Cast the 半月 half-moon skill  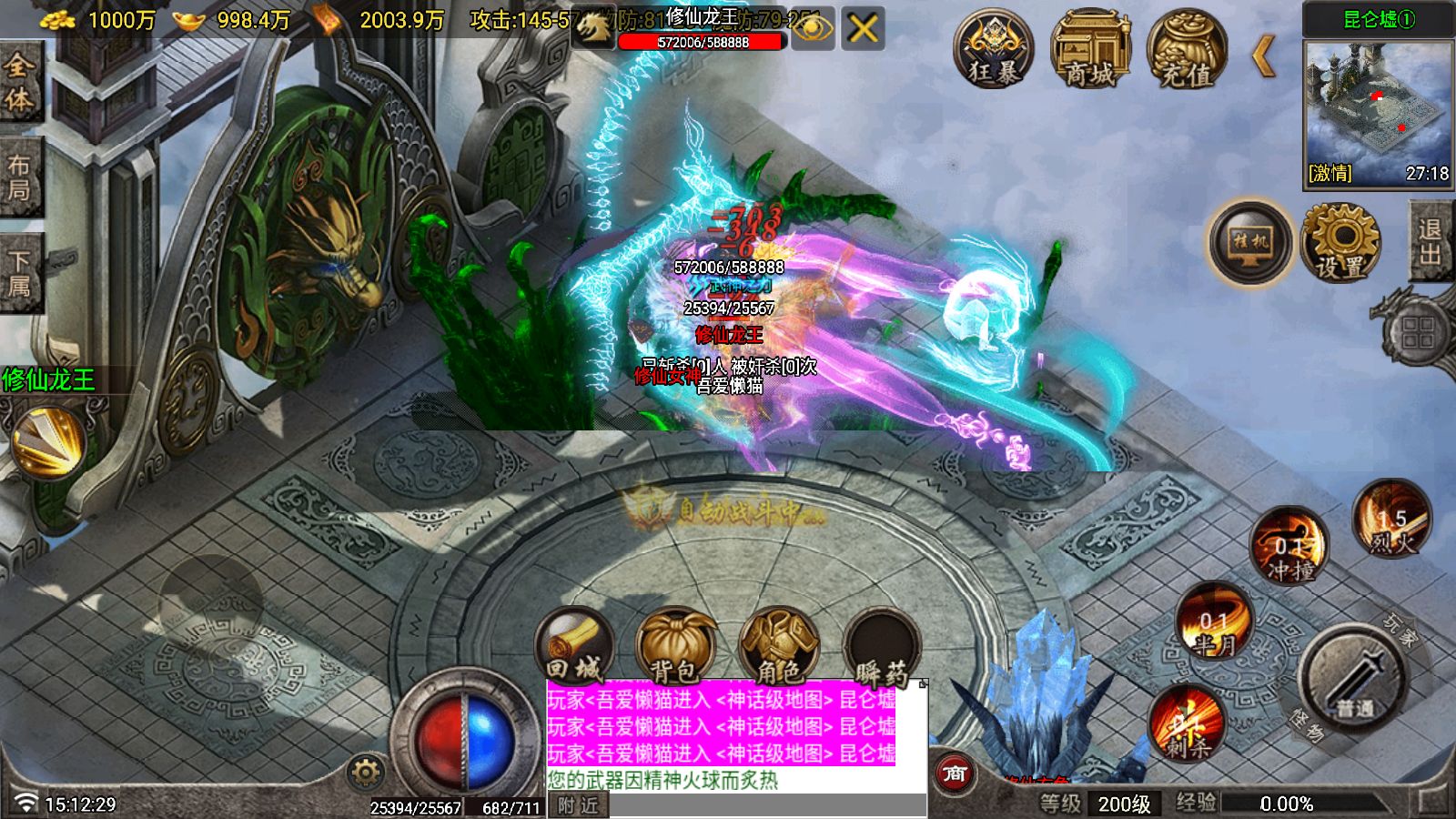click(1215, 622)
